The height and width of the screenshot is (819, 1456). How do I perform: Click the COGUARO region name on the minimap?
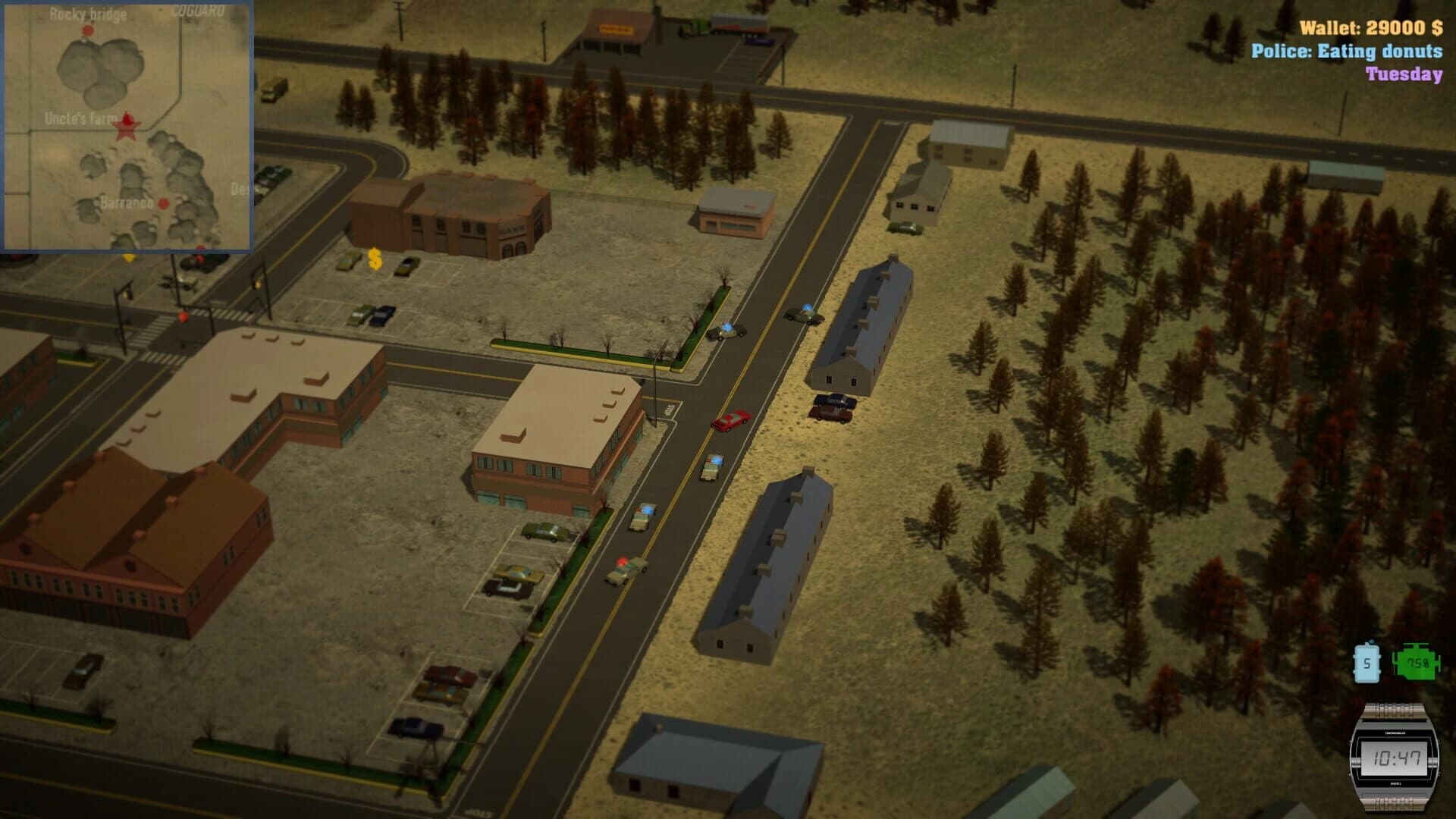point(199,11)
